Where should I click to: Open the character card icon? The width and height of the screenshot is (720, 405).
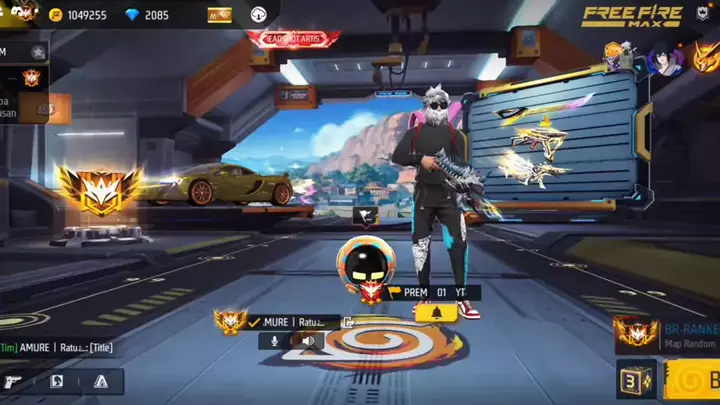[x=57, y=381]
